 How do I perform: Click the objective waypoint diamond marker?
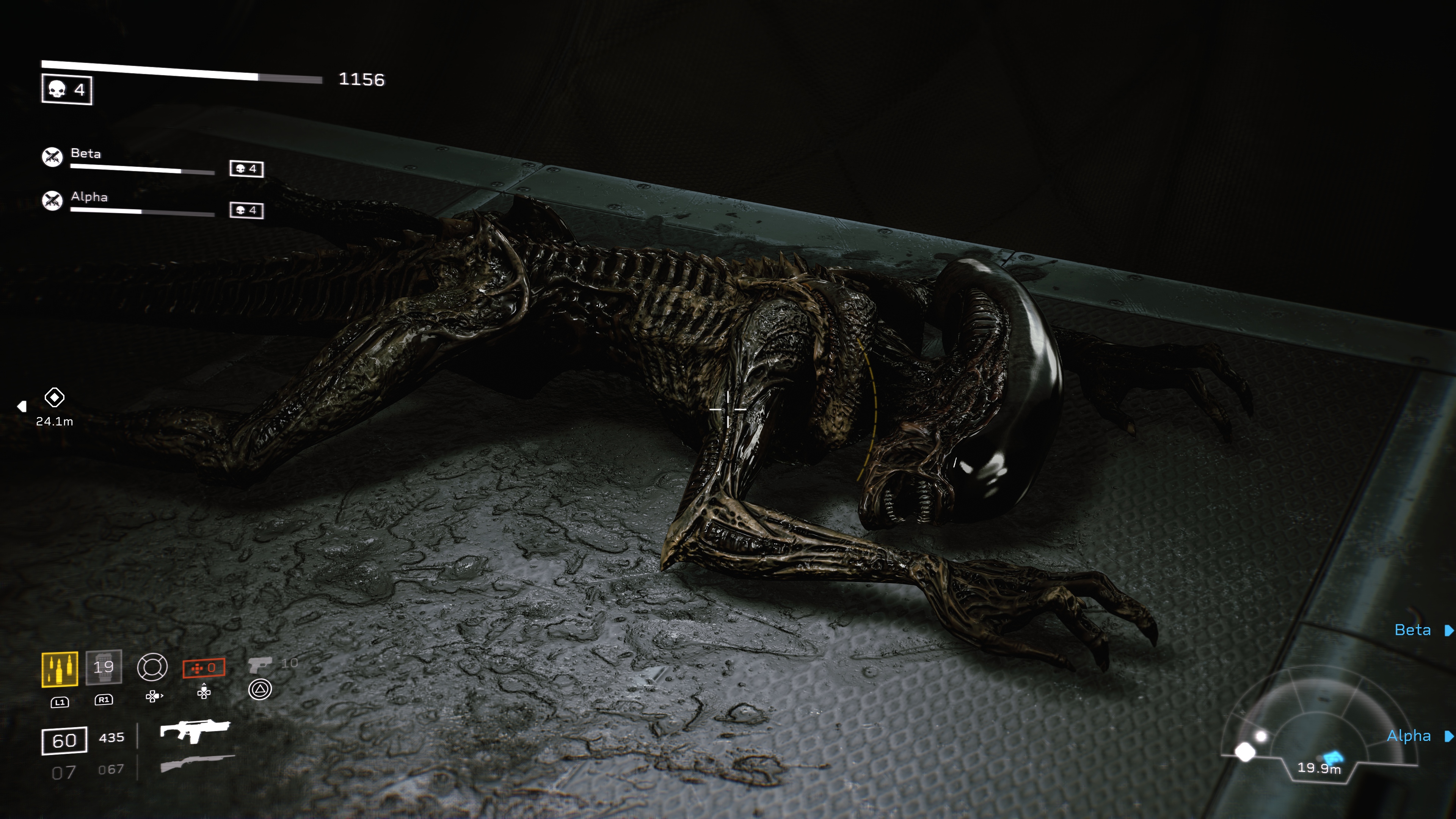tap(54, 397)
